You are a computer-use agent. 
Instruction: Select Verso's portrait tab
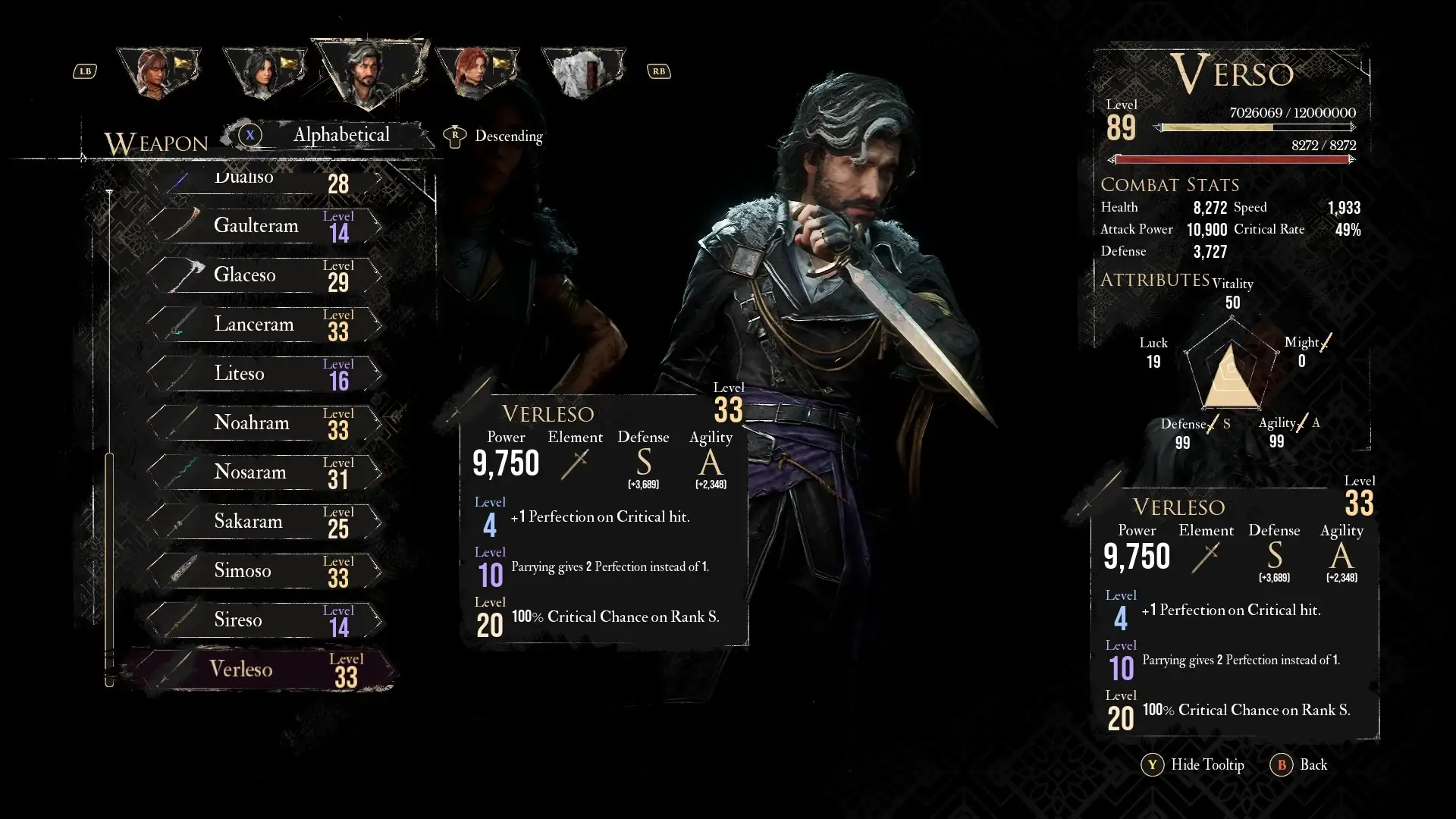[369, 72]
